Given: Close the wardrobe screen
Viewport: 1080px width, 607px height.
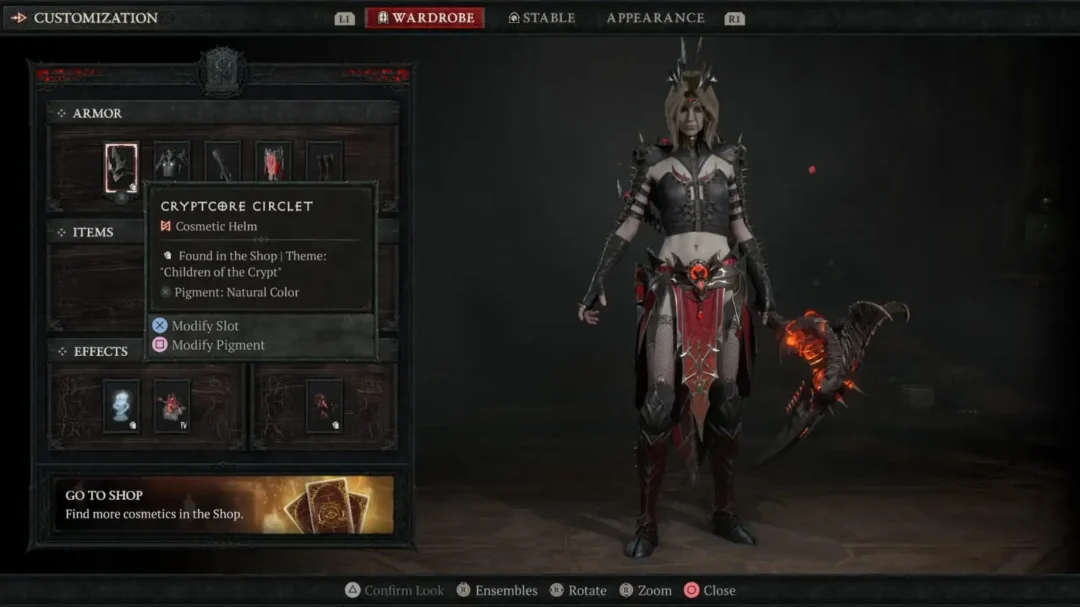Looking at the screenshot, I should click(x=718, y=590).
